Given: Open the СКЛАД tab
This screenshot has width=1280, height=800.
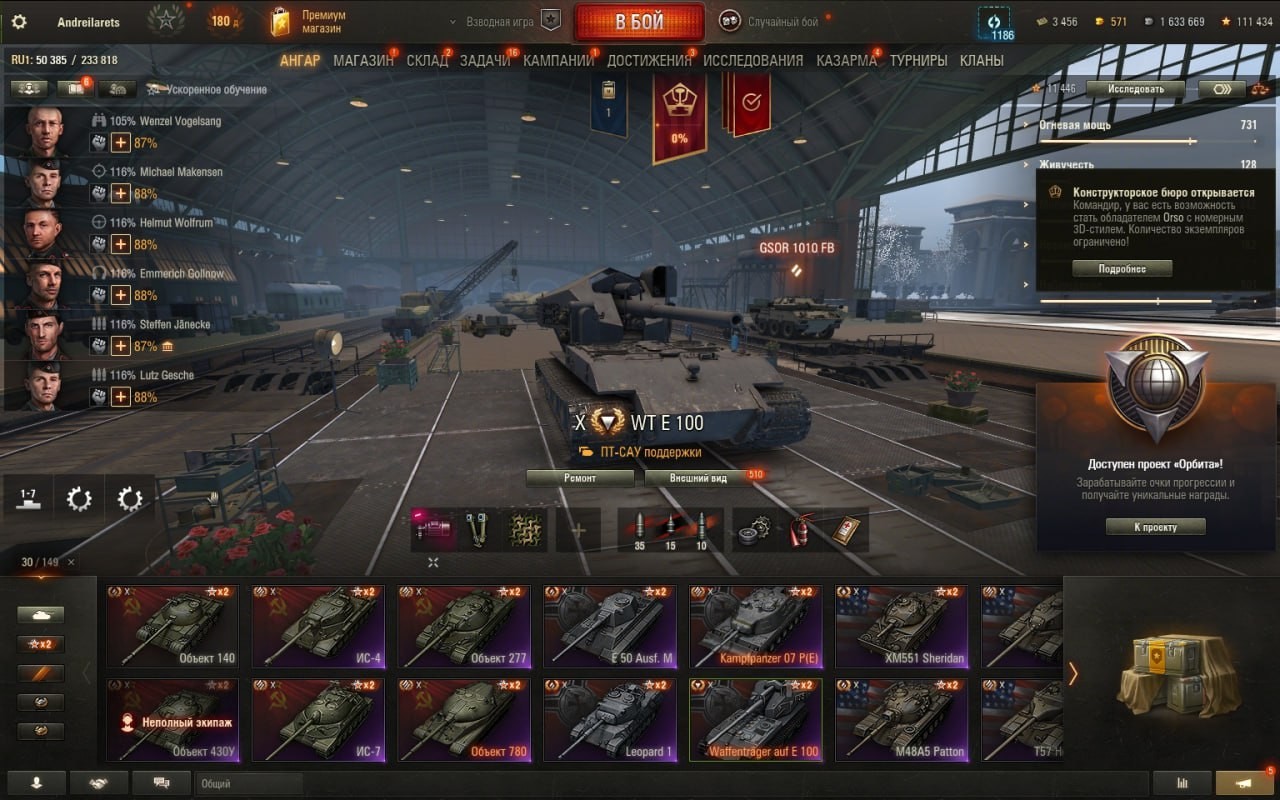Looking at the screenshot, I should (x=427, y=60).
